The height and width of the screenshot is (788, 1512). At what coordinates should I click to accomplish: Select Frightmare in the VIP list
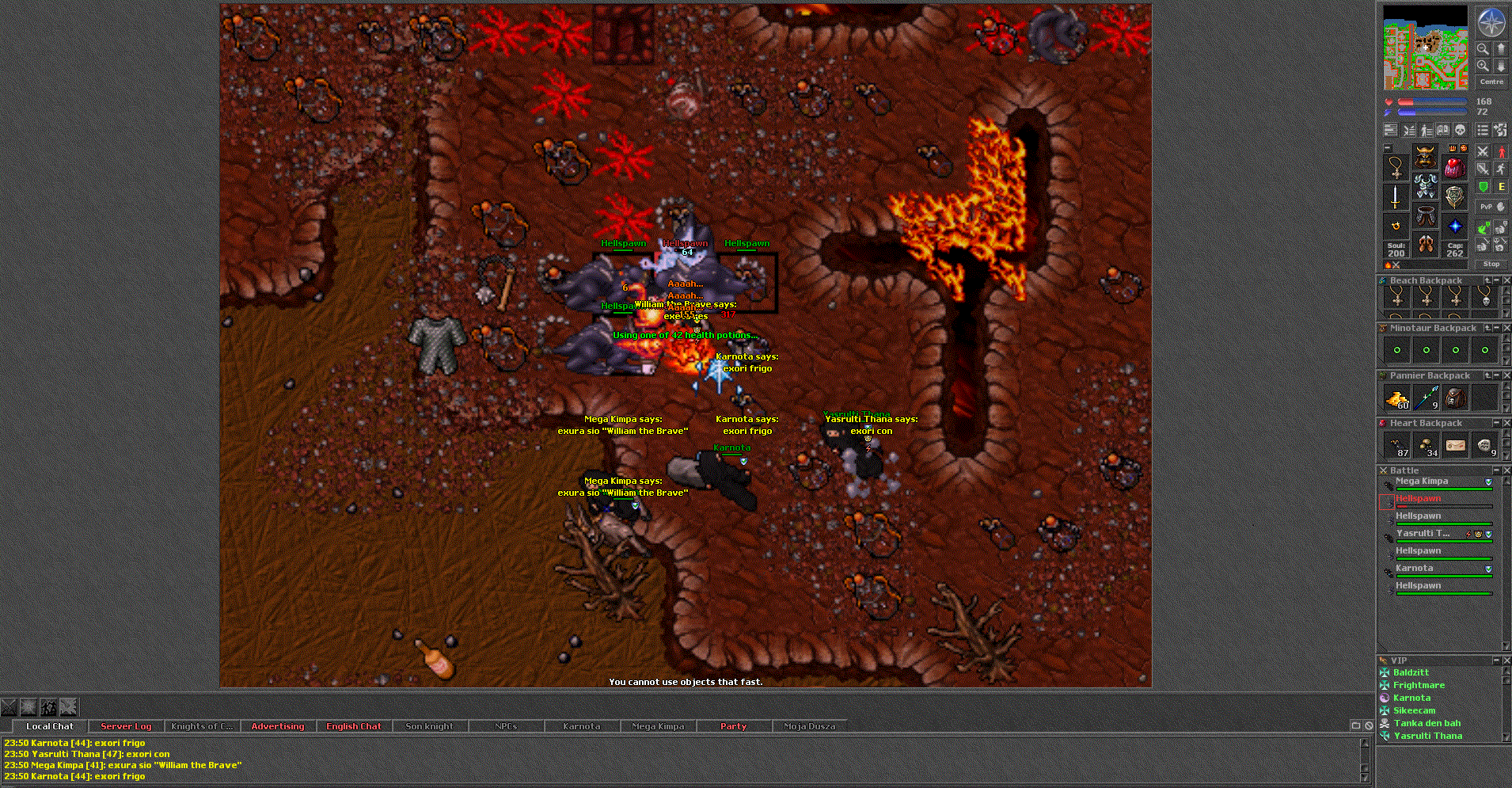point(1419,685)
